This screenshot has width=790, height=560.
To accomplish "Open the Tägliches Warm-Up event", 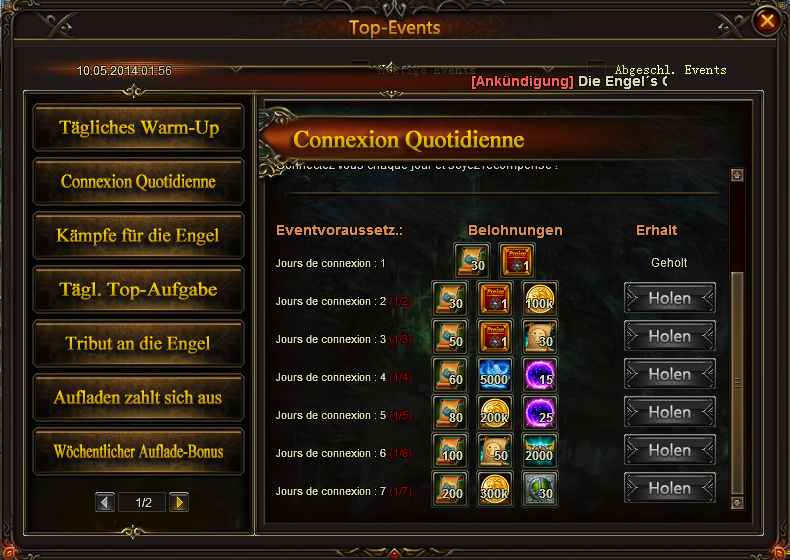I will [x=139, y=128].
